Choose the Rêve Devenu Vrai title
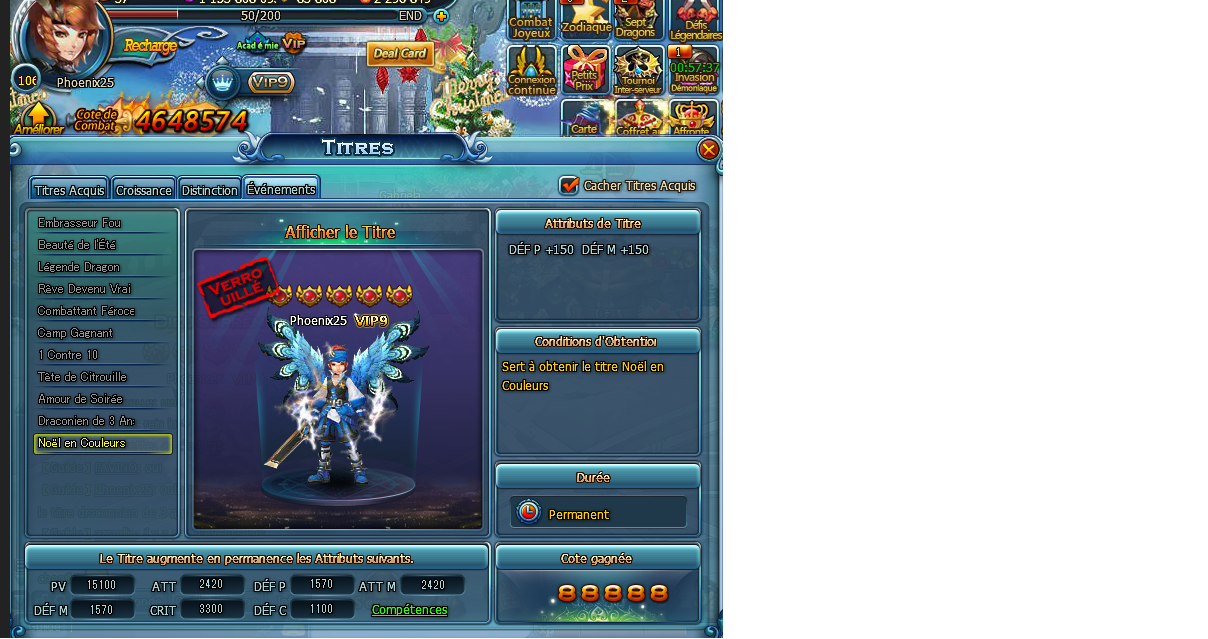 click(84, 289)
